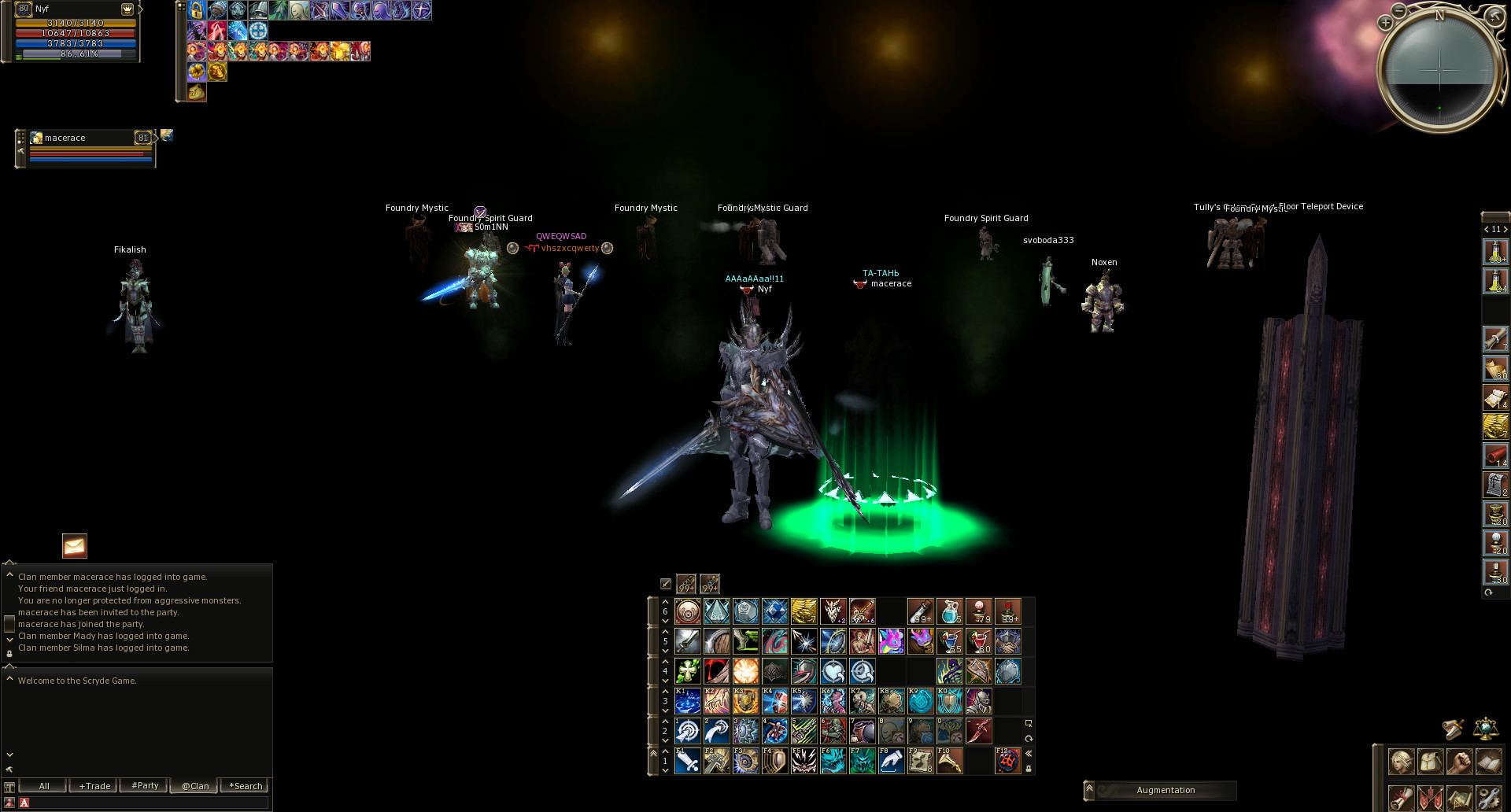
Task: Use the sword attack skill in slot F1
Action: tap(686, 761)
